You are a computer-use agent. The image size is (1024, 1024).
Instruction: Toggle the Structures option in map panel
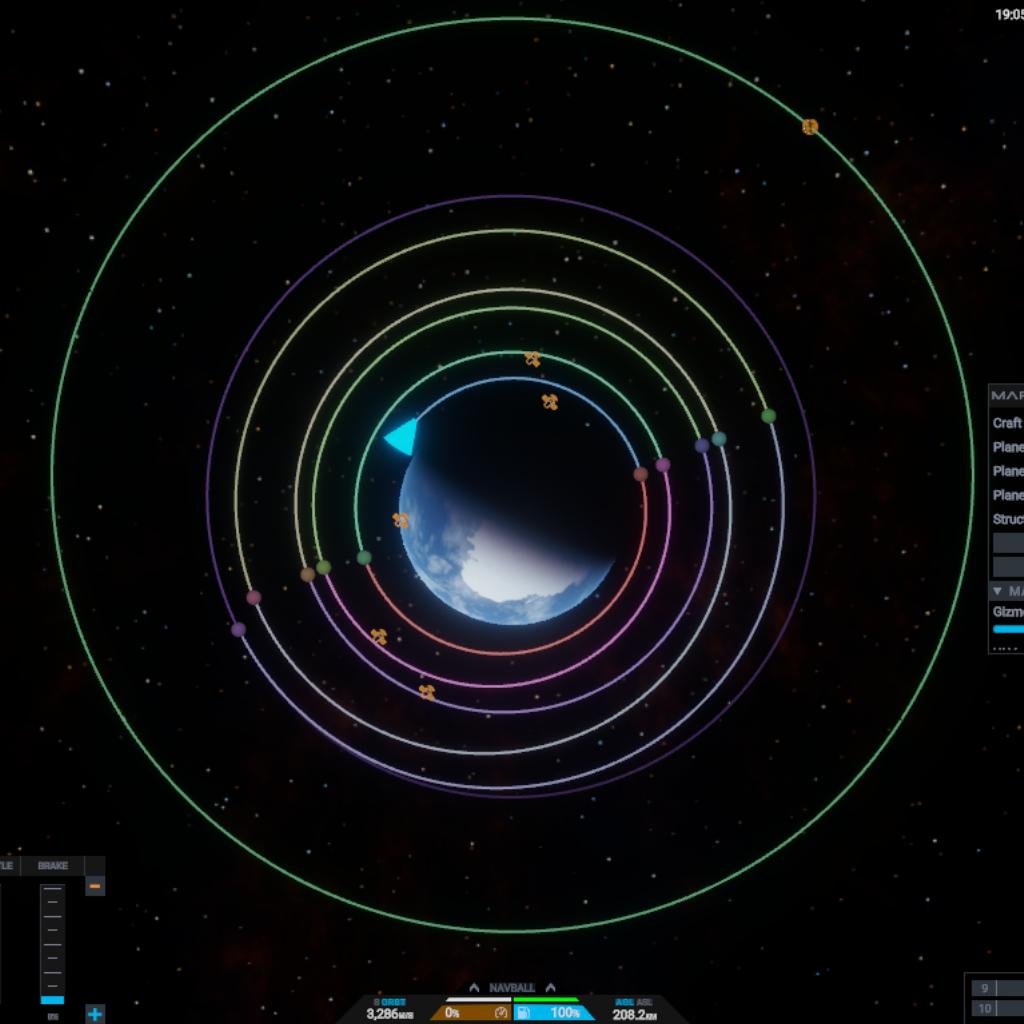[1007, 519]
